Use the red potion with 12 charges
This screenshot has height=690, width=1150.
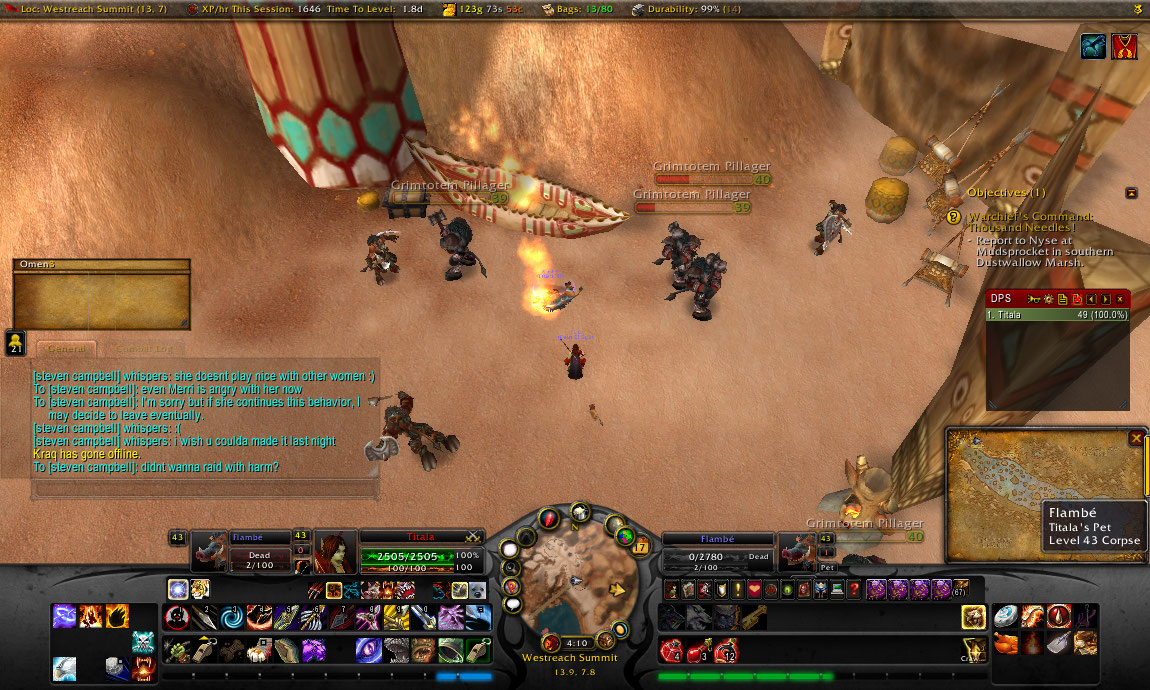[724, 651]
